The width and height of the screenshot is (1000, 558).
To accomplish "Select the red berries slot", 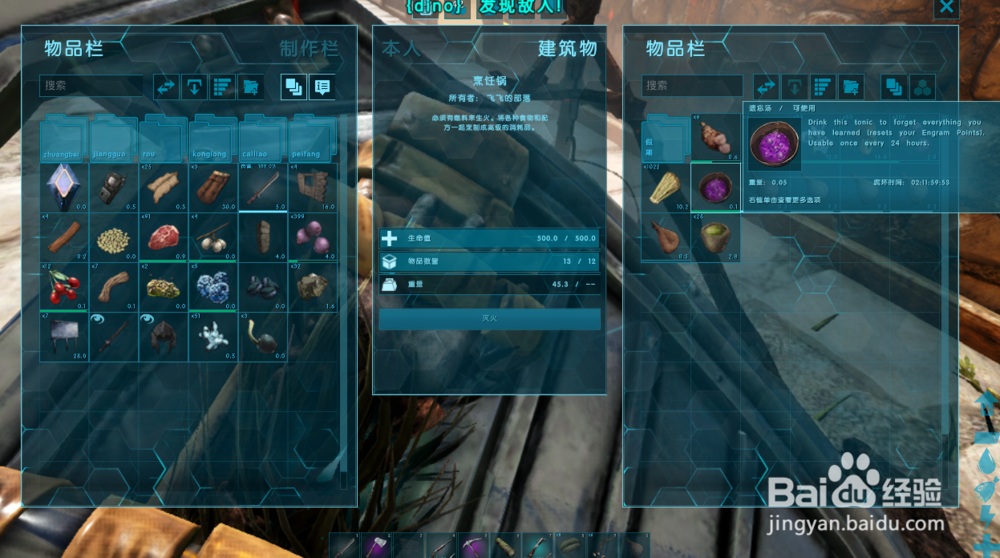I will (64, 287).
